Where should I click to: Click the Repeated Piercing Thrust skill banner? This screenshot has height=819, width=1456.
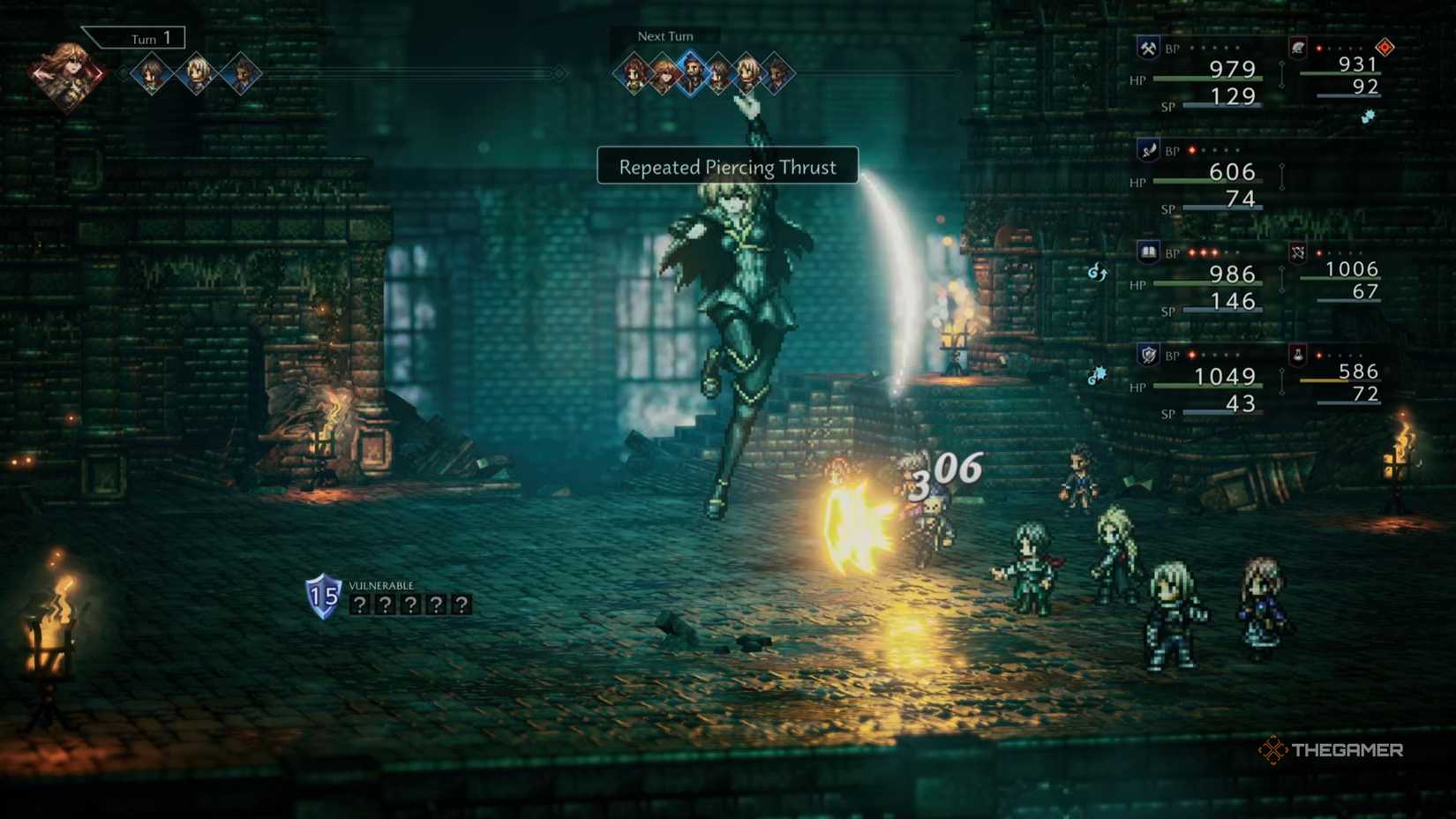[725, 166]
